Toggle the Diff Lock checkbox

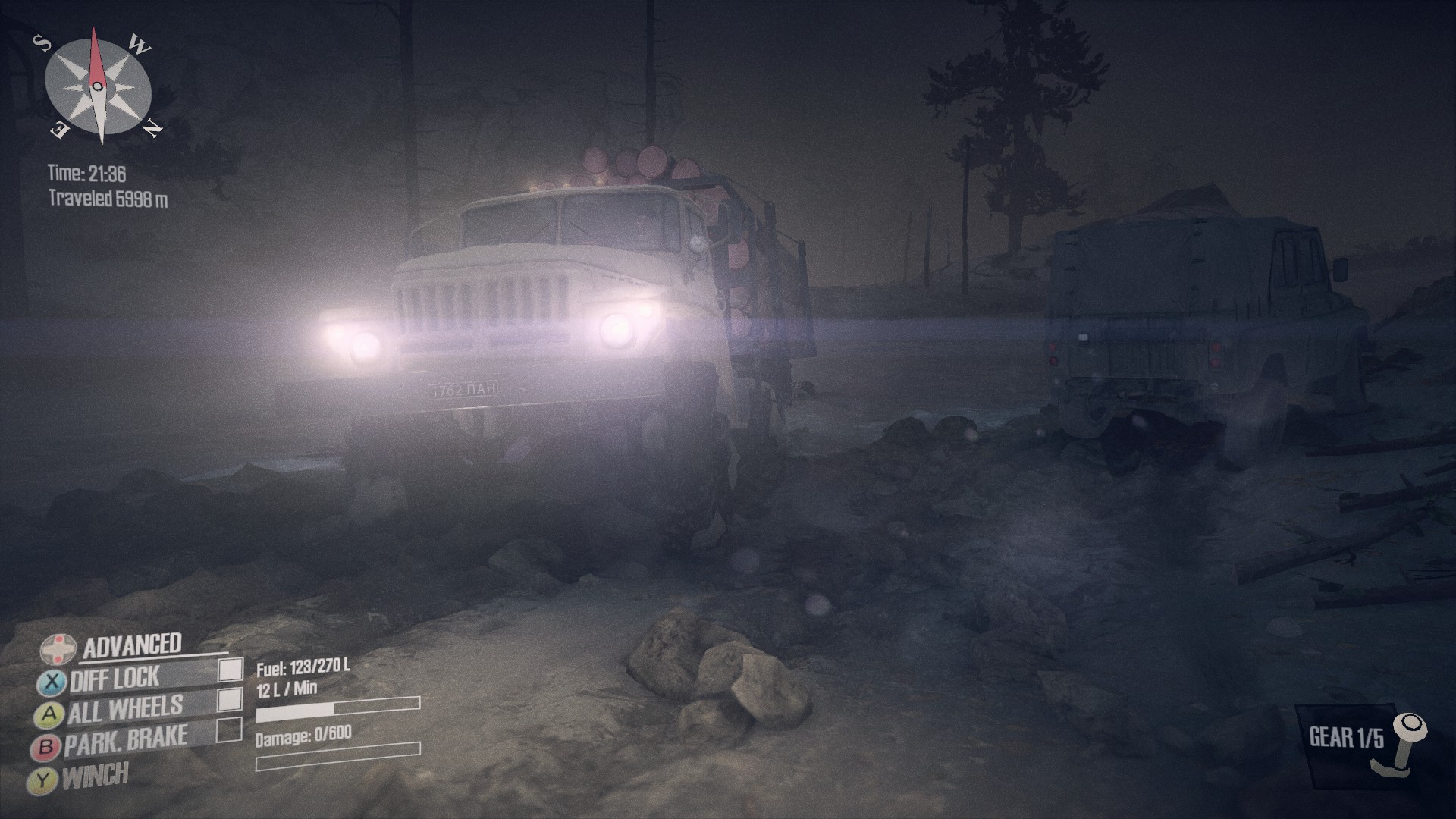(x=231, y=669)
